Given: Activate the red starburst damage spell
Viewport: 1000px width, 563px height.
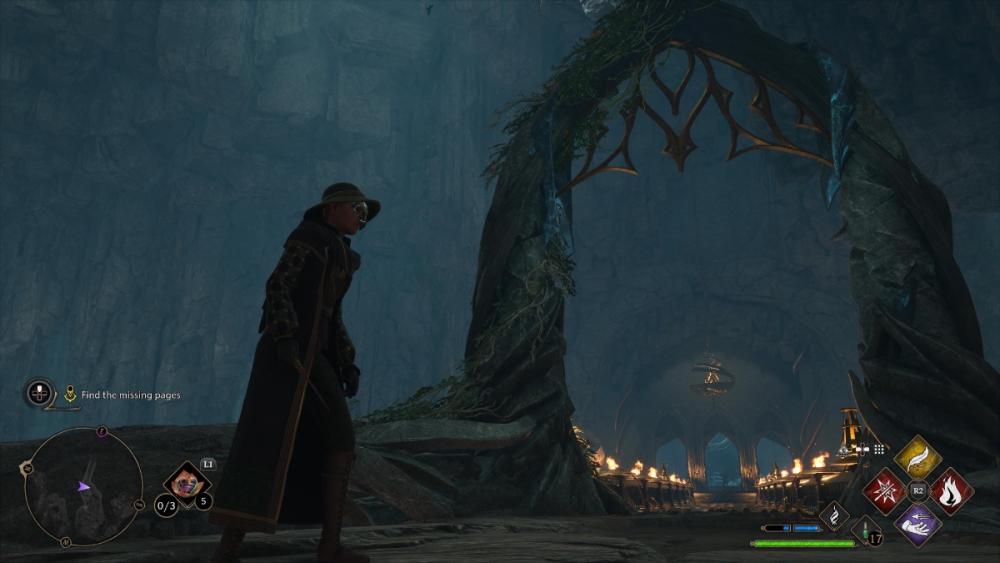Looking at the screenshot, I should [884, 491].
